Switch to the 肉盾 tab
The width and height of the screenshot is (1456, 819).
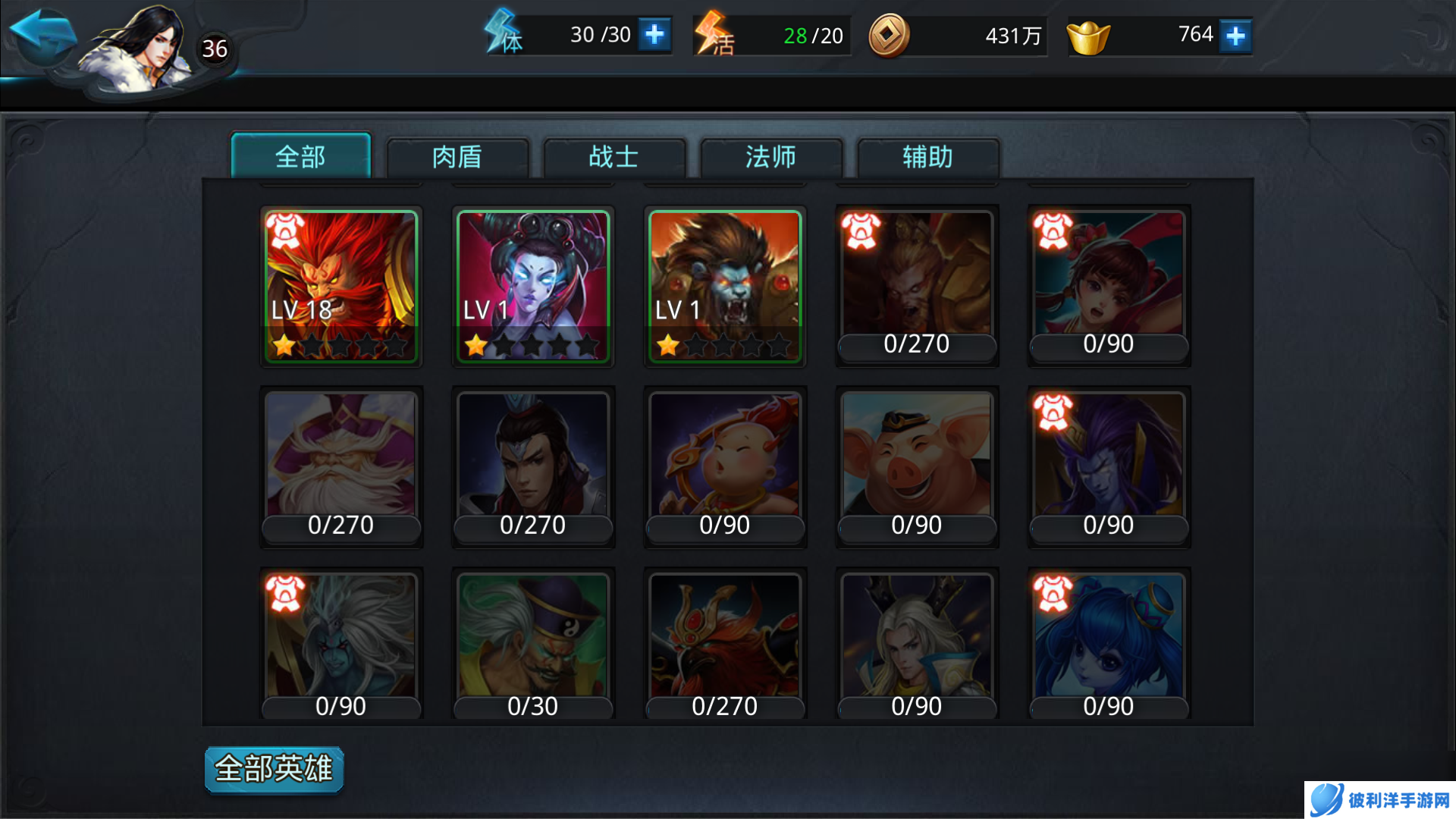point(457,157)
